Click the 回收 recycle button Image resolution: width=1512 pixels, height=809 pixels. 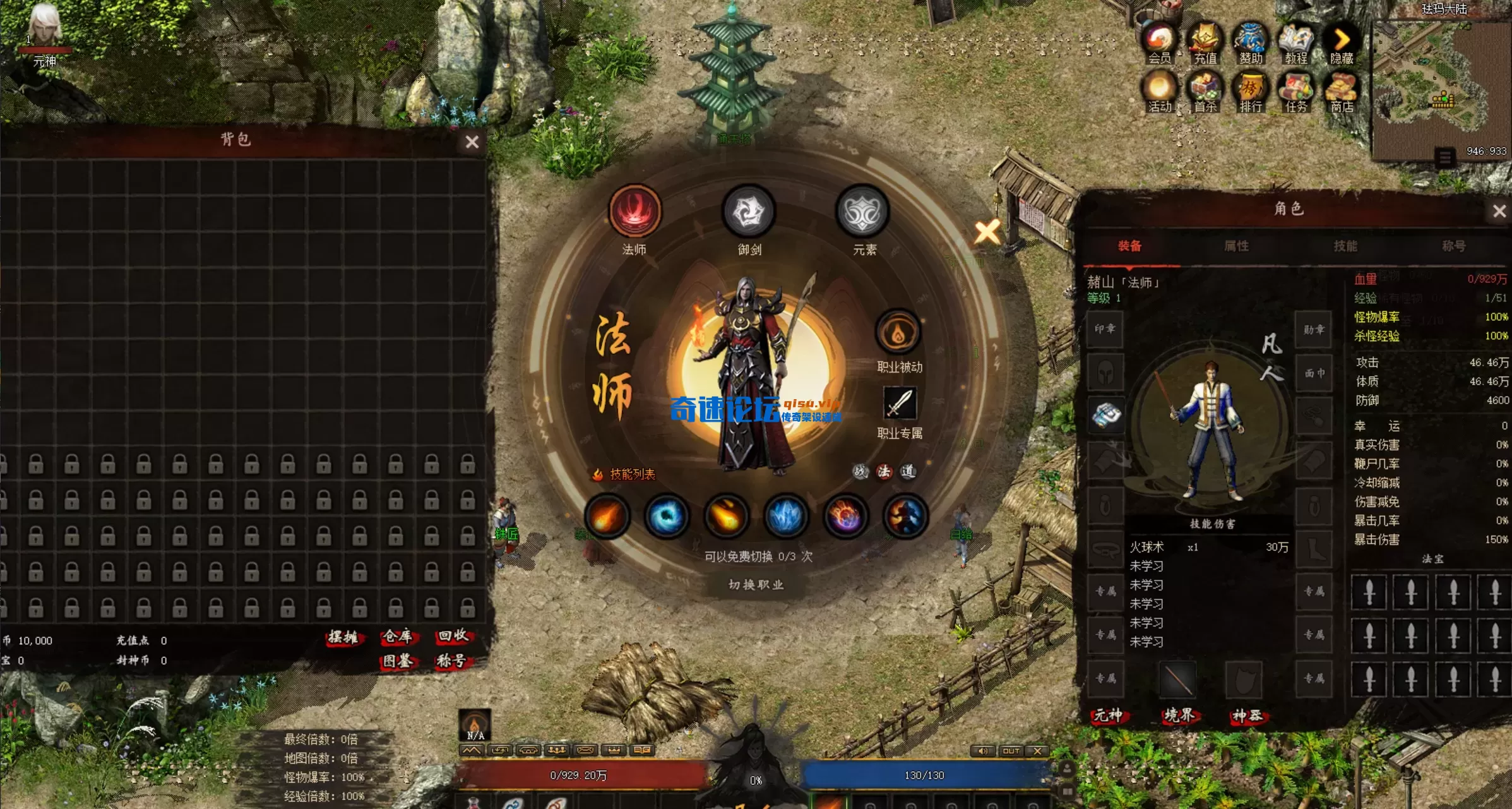453,637
